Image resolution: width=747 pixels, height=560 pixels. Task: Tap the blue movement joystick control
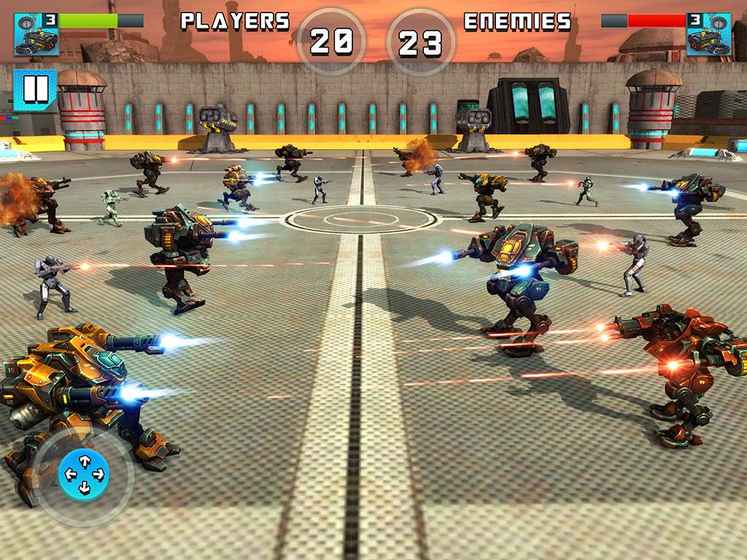84,474
